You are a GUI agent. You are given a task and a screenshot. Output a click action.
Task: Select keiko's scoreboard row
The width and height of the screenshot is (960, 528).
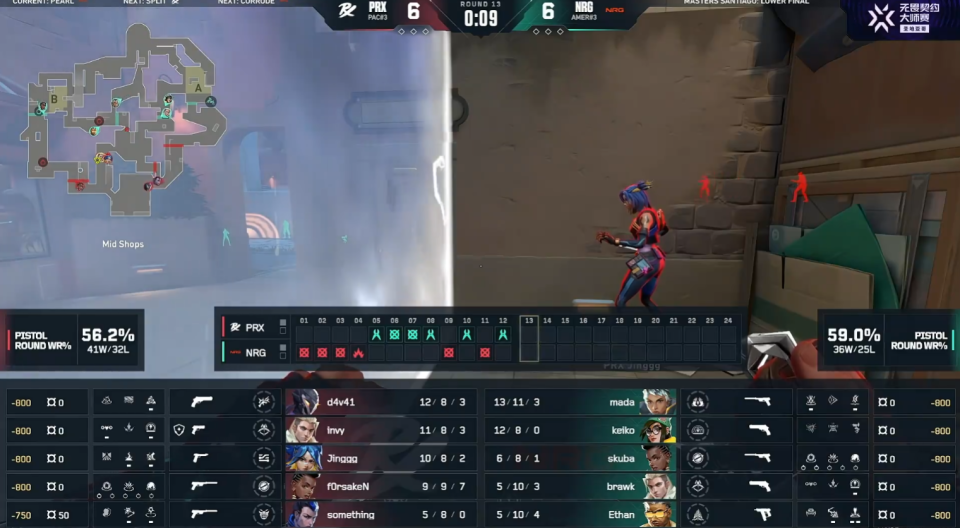[x=580, y=430]
